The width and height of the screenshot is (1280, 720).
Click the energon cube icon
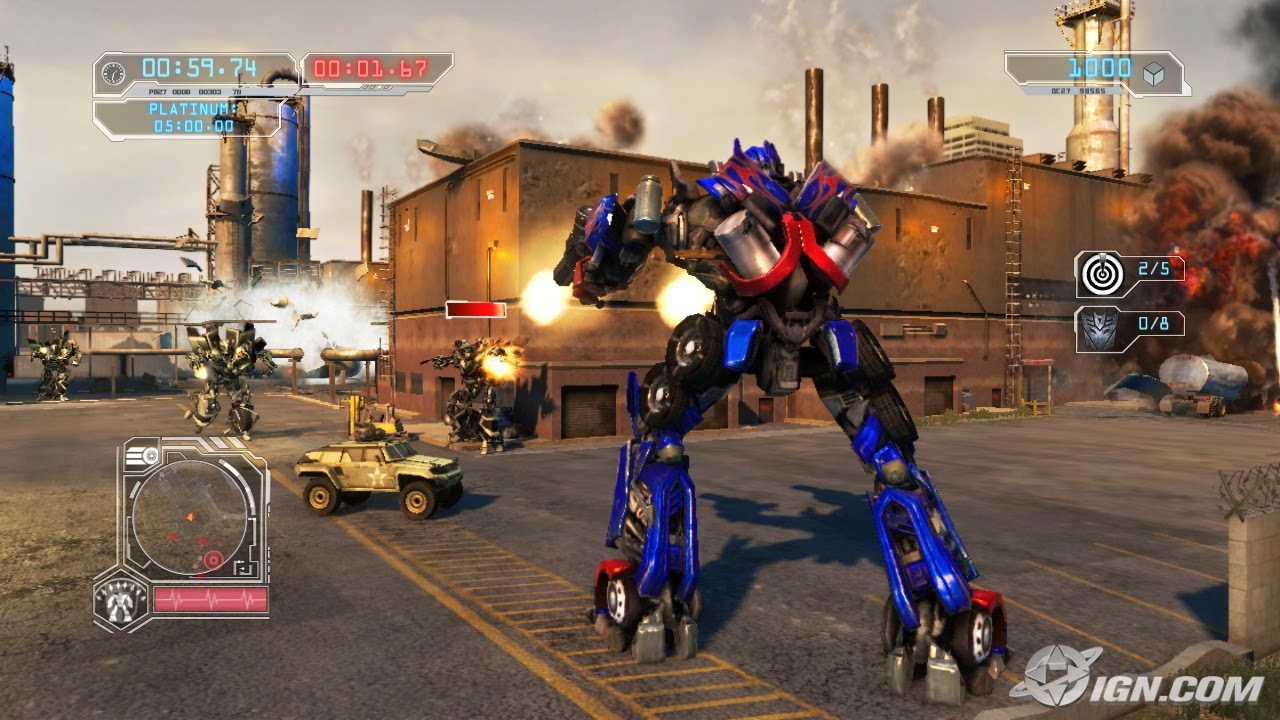pos(1155,71)
